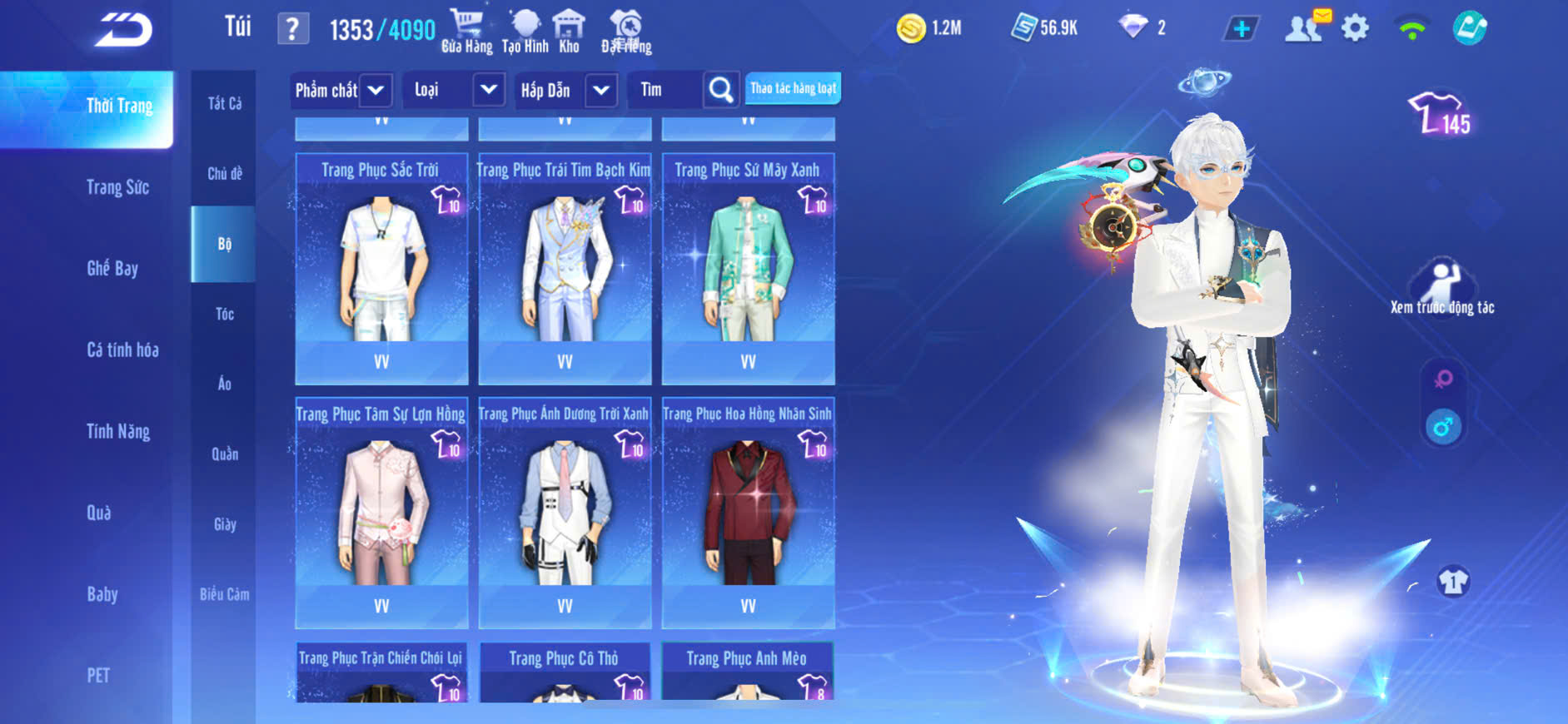Image resolution: width=1568 pixels, height=724 pixels.
Task: Select the male gender symbol button
Action: [1443, 427]
